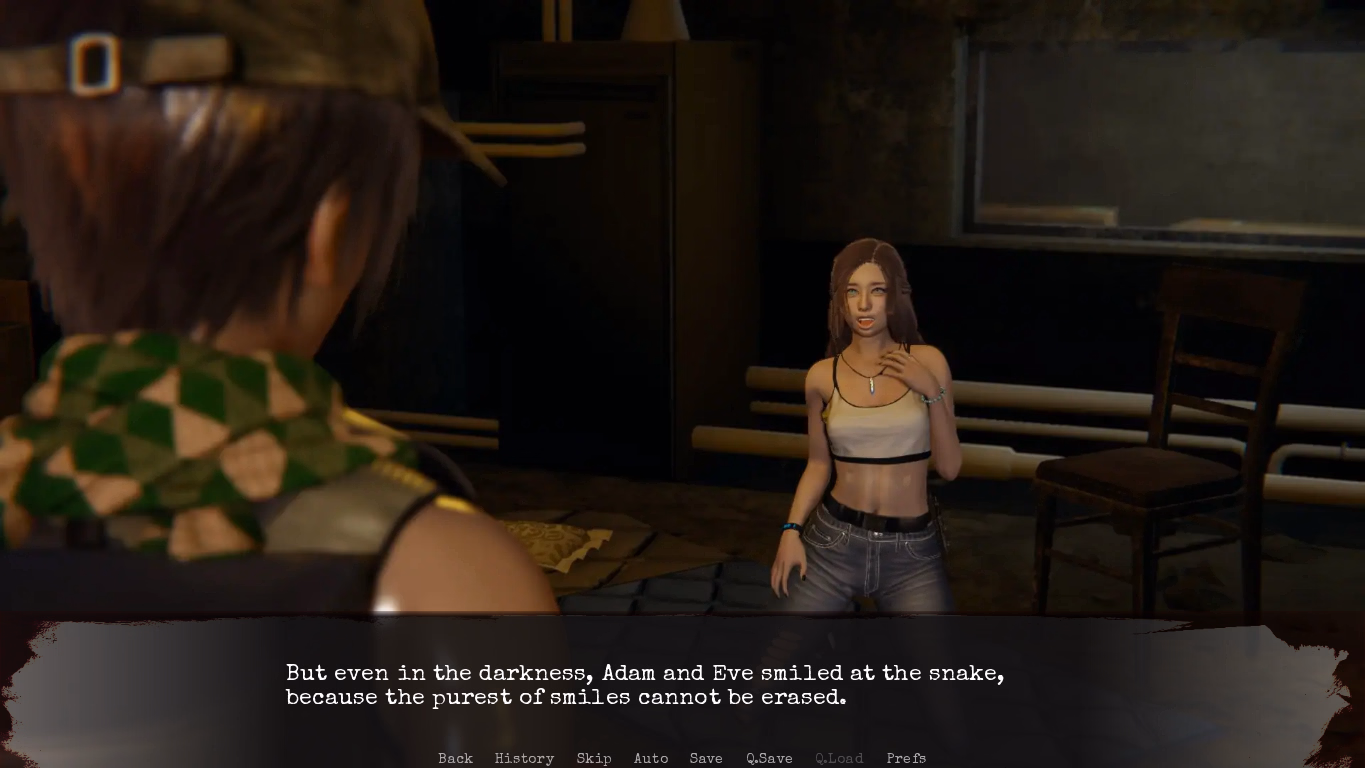
Task: Open the dialogue History log
Action: [524, 758]
